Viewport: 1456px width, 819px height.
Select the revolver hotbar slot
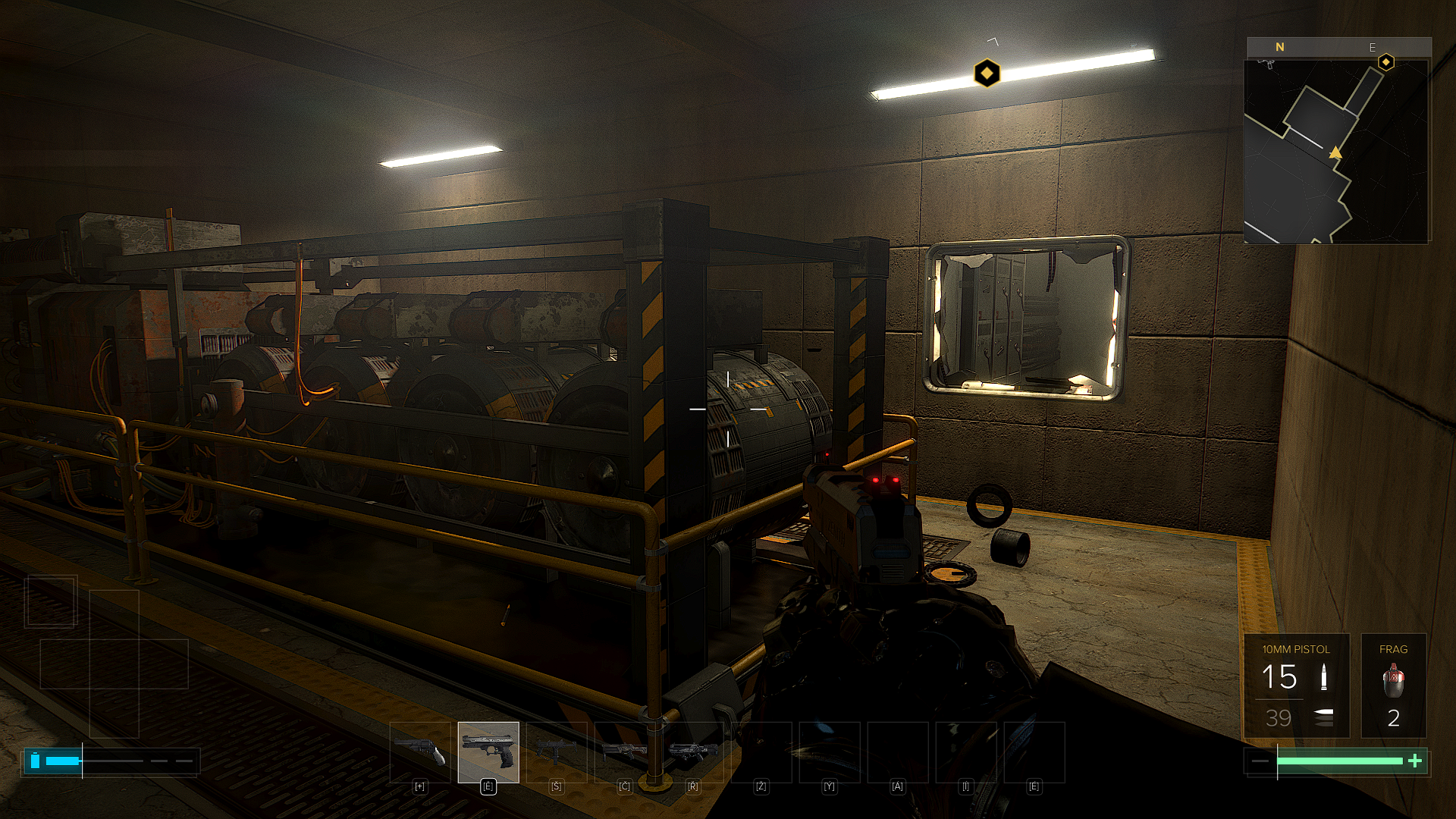click(x=420, y=752)
